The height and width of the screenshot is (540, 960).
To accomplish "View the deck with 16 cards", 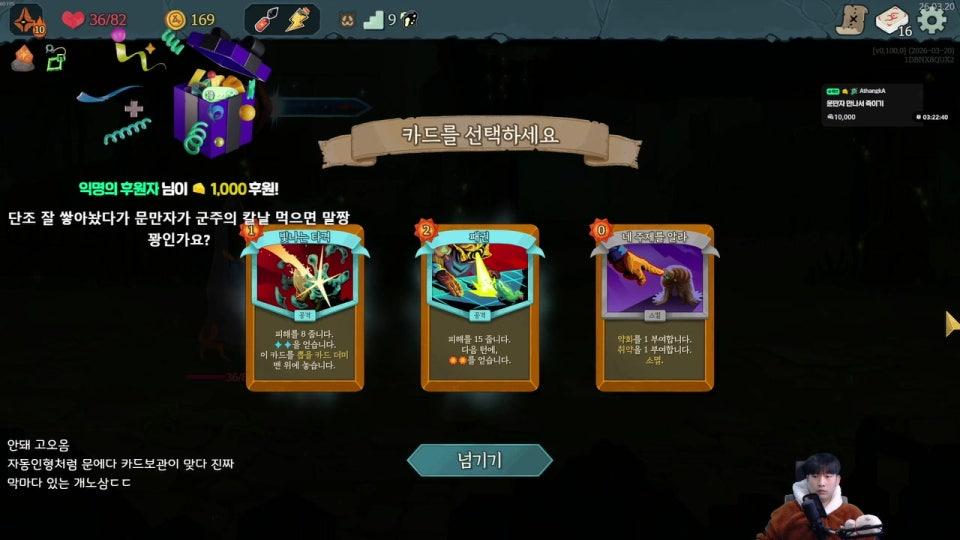I will coord(893,21).
